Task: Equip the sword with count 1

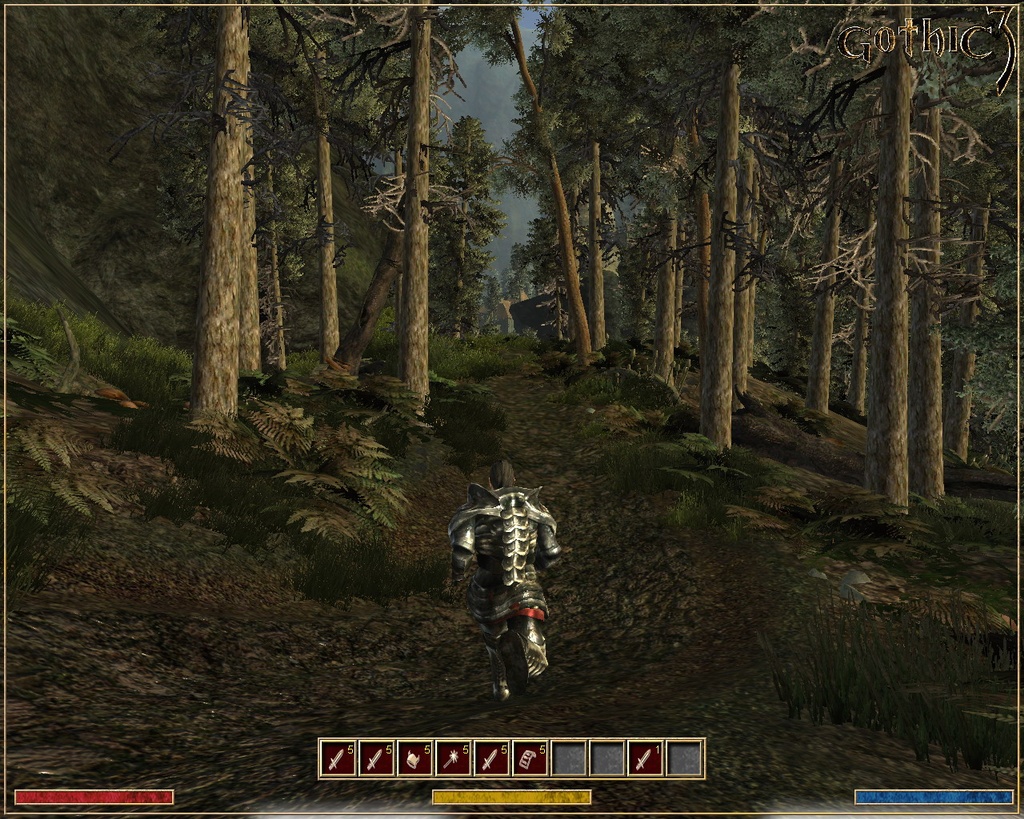Action: pos(646,759)
